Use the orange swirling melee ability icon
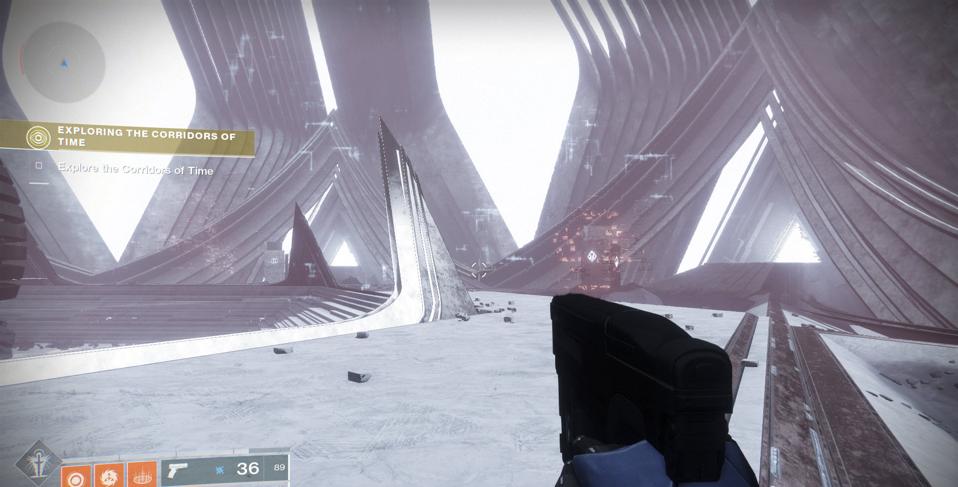Viewport: 958px width, 487px height. 110,474
